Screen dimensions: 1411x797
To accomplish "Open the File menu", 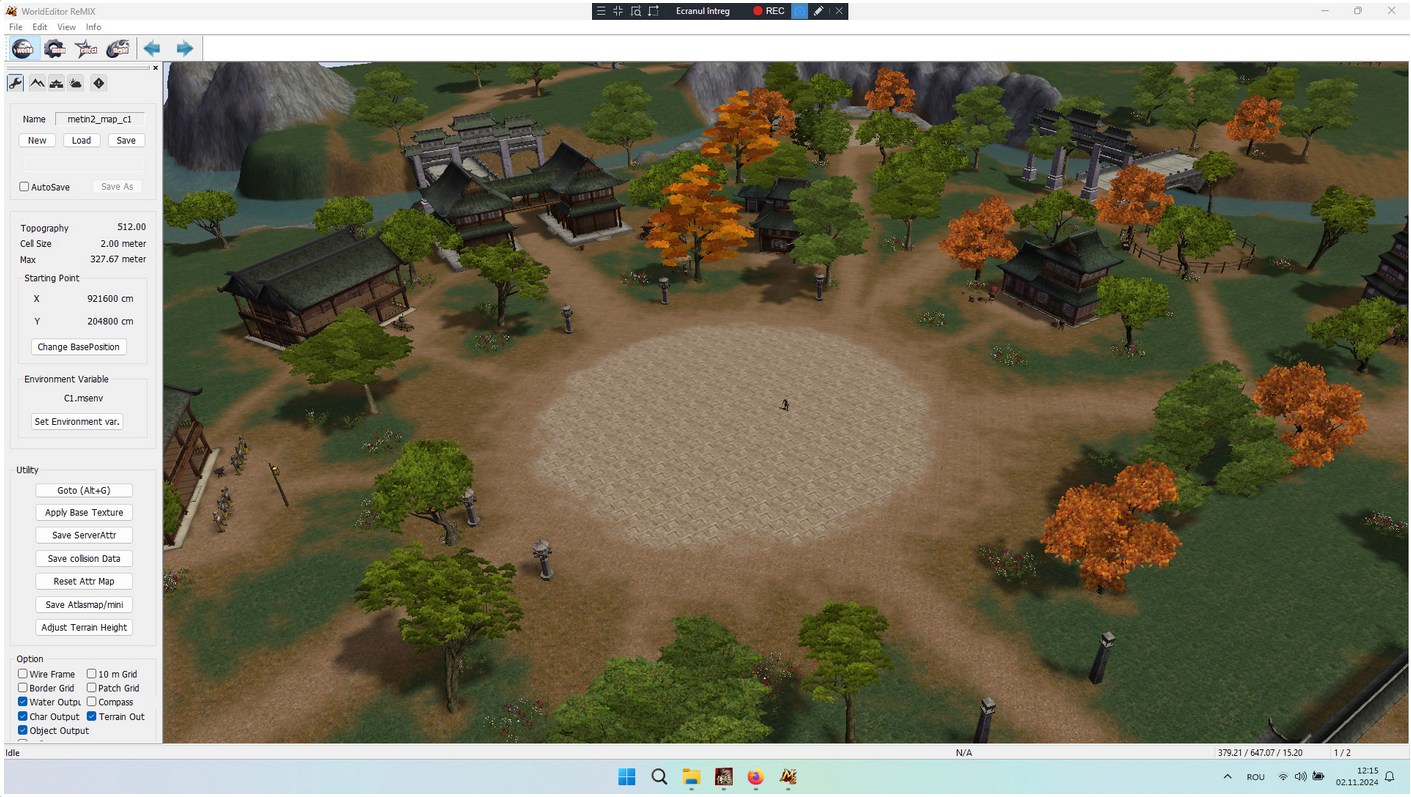I will click(x=15, y=27).
